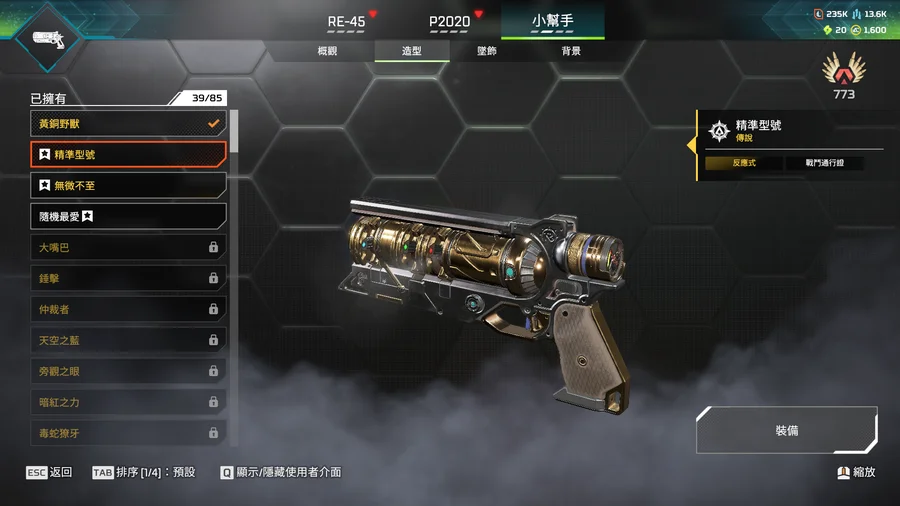This screenshot has width=900, height=506.
Task: Choose the locked 仲裁者 skin
Action: (128, 309)
